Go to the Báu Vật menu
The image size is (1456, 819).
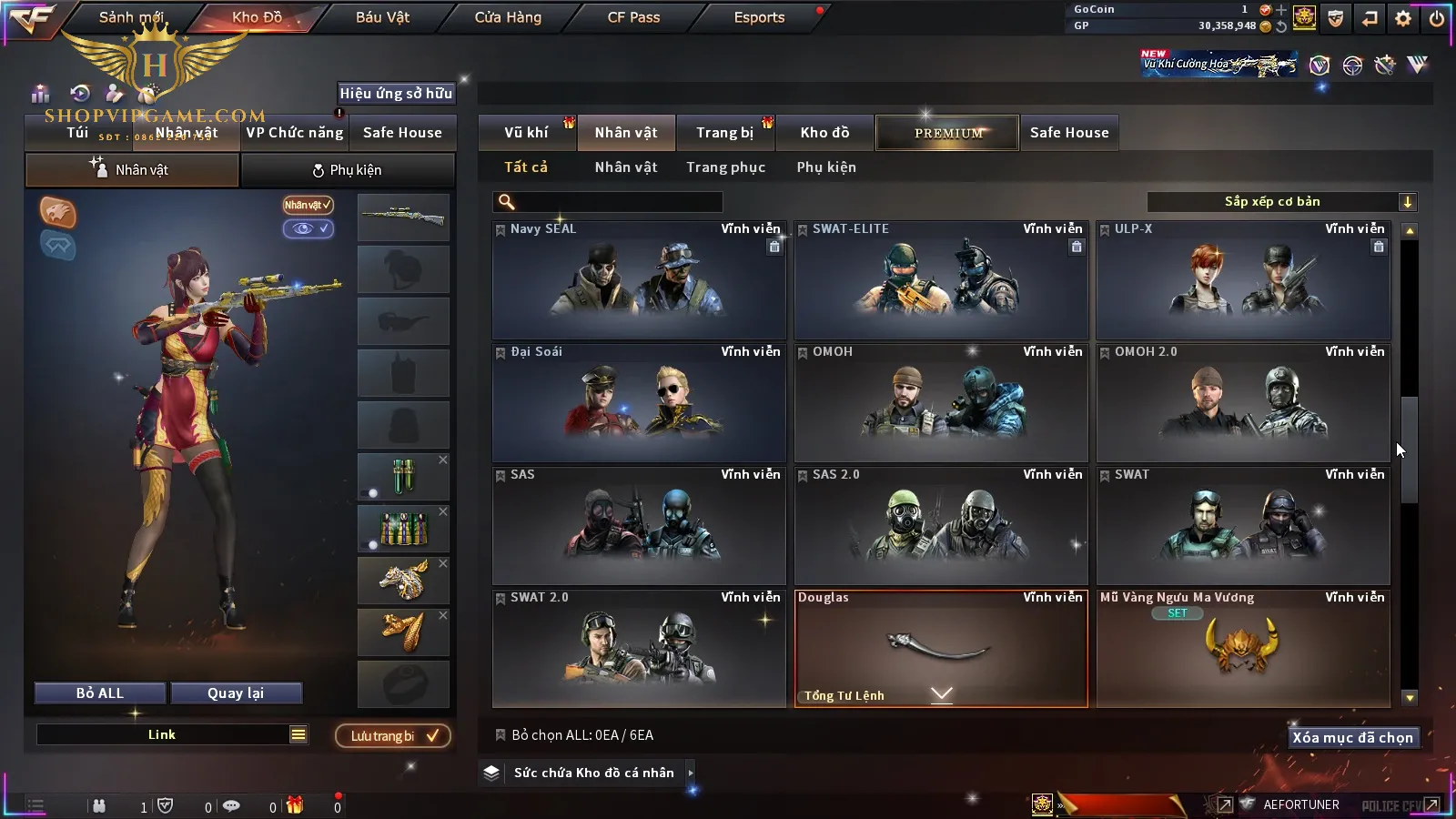click(382, 17)
